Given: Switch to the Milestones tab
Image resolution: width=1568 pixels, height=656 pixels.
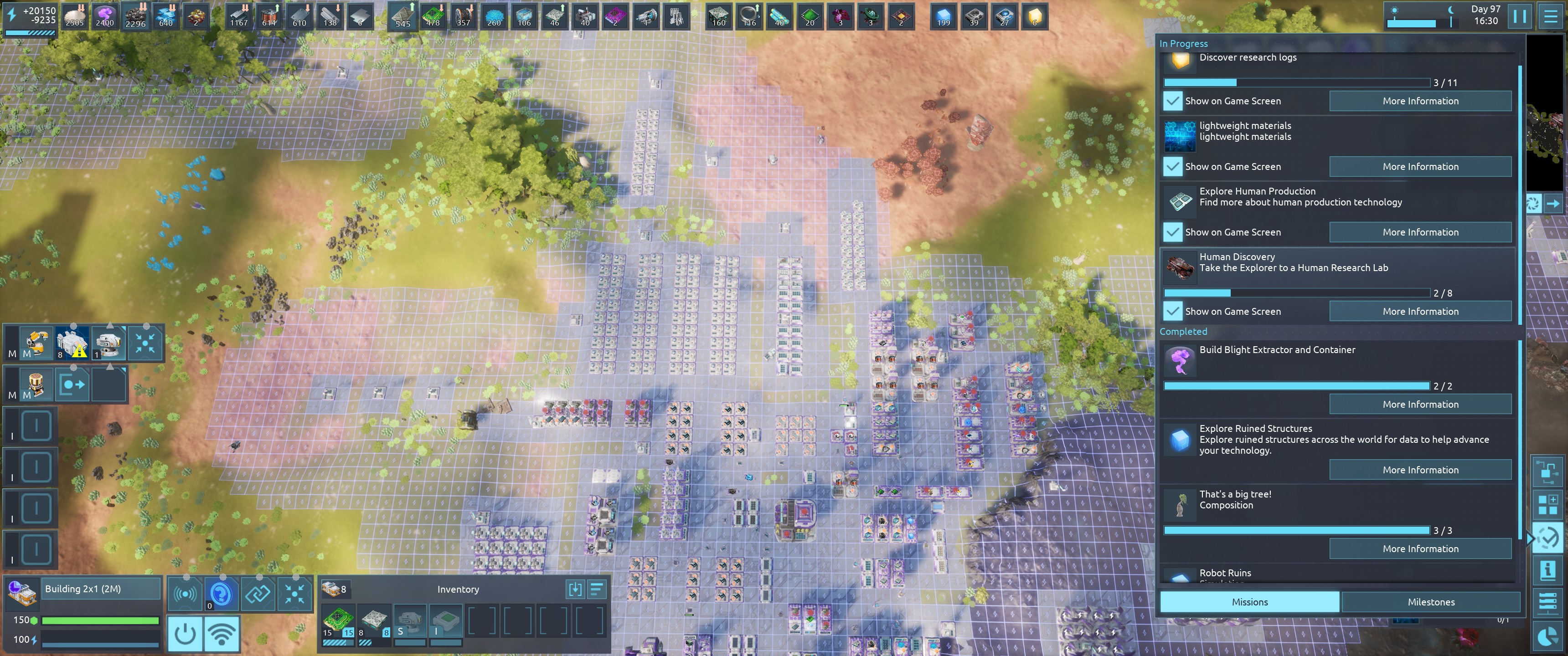Looking at the screenshot, I should (1430, 602).
